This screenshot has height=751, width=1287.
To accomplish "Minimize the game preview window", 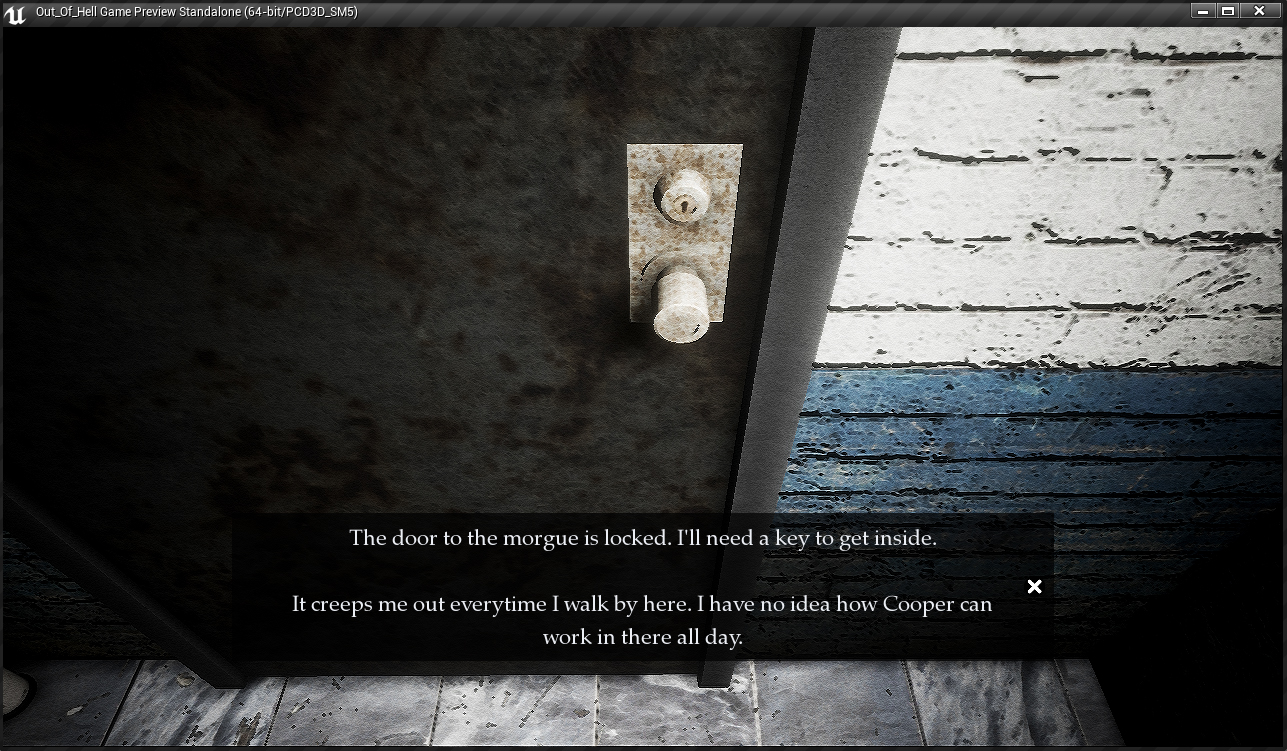I will click(1203, 11).
